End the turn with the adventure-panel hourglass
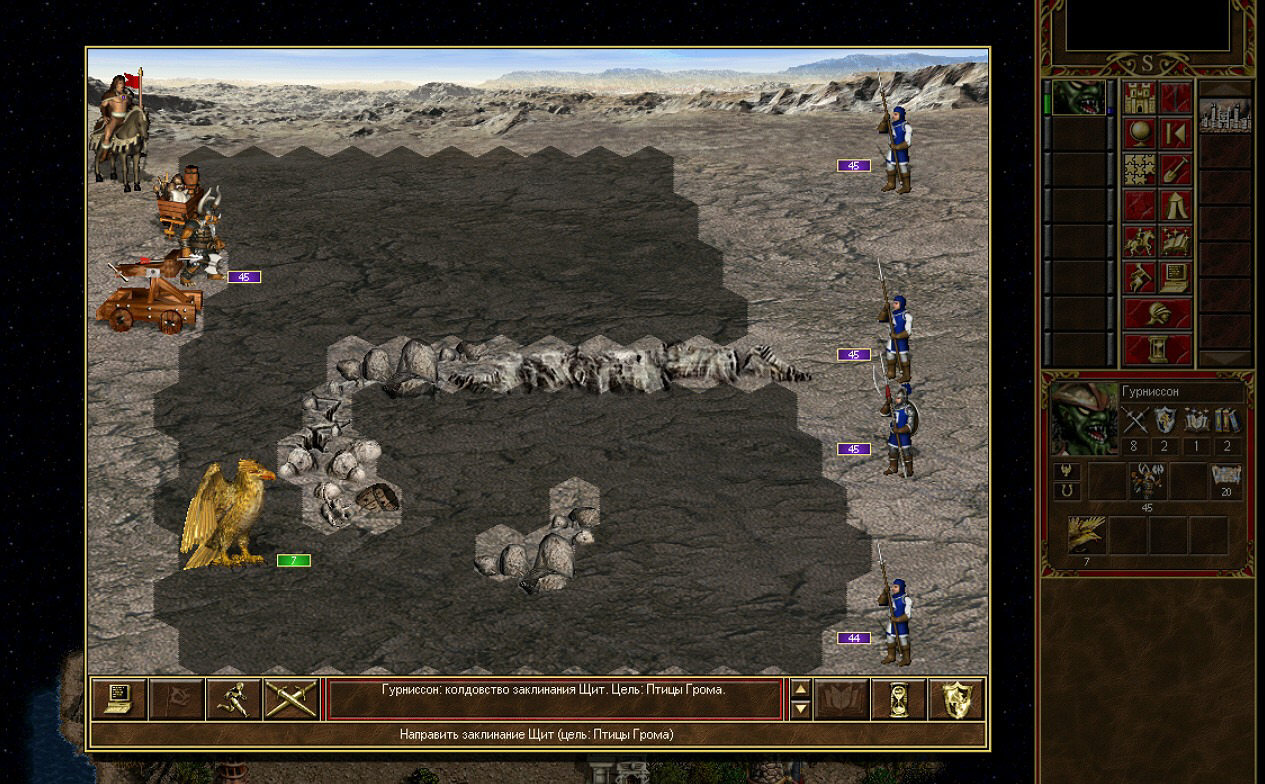 click(1158, 348)
